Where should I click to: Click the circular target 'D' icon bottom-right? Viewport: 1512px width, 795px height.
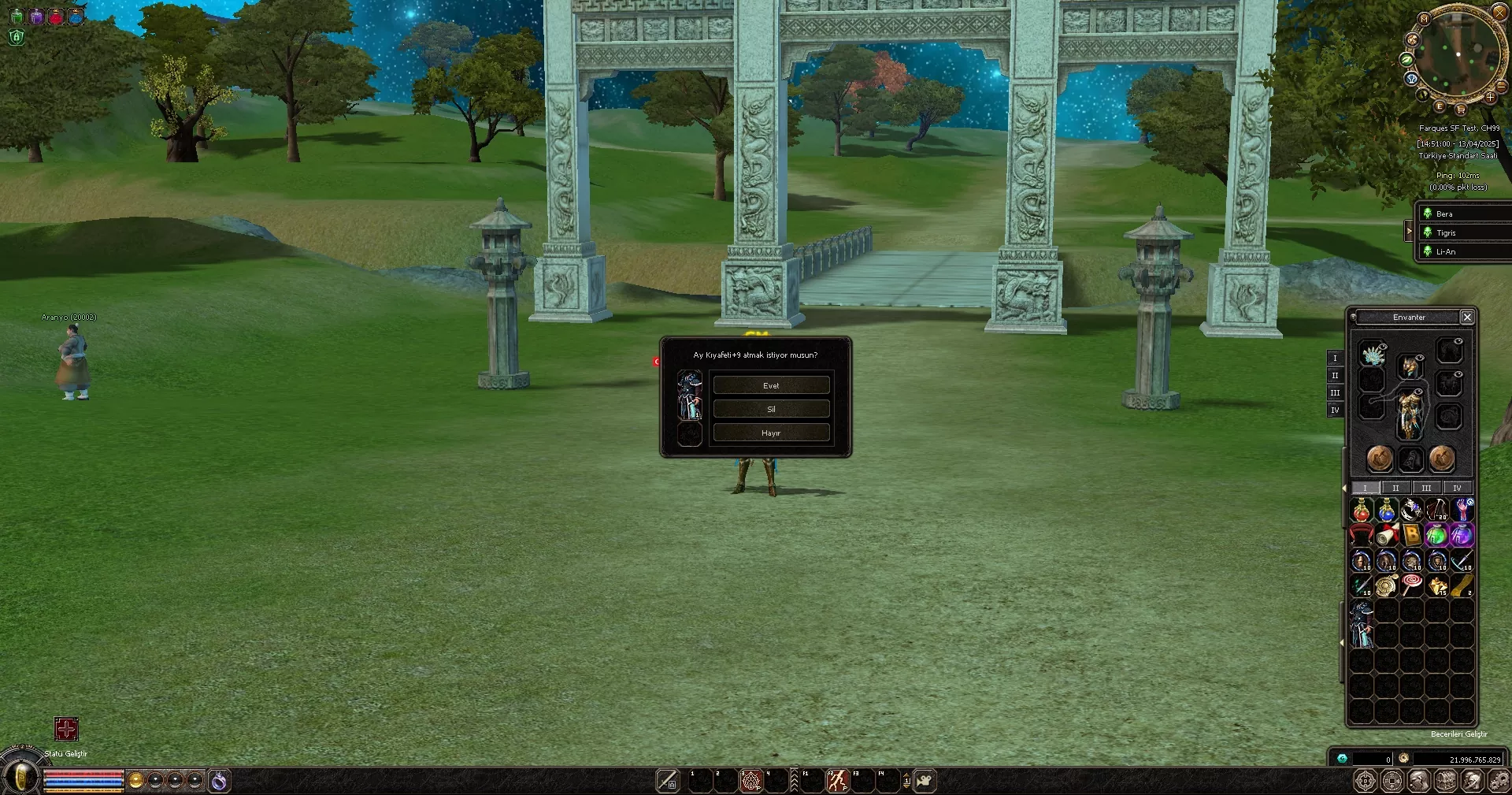(x=1366, y=781)
